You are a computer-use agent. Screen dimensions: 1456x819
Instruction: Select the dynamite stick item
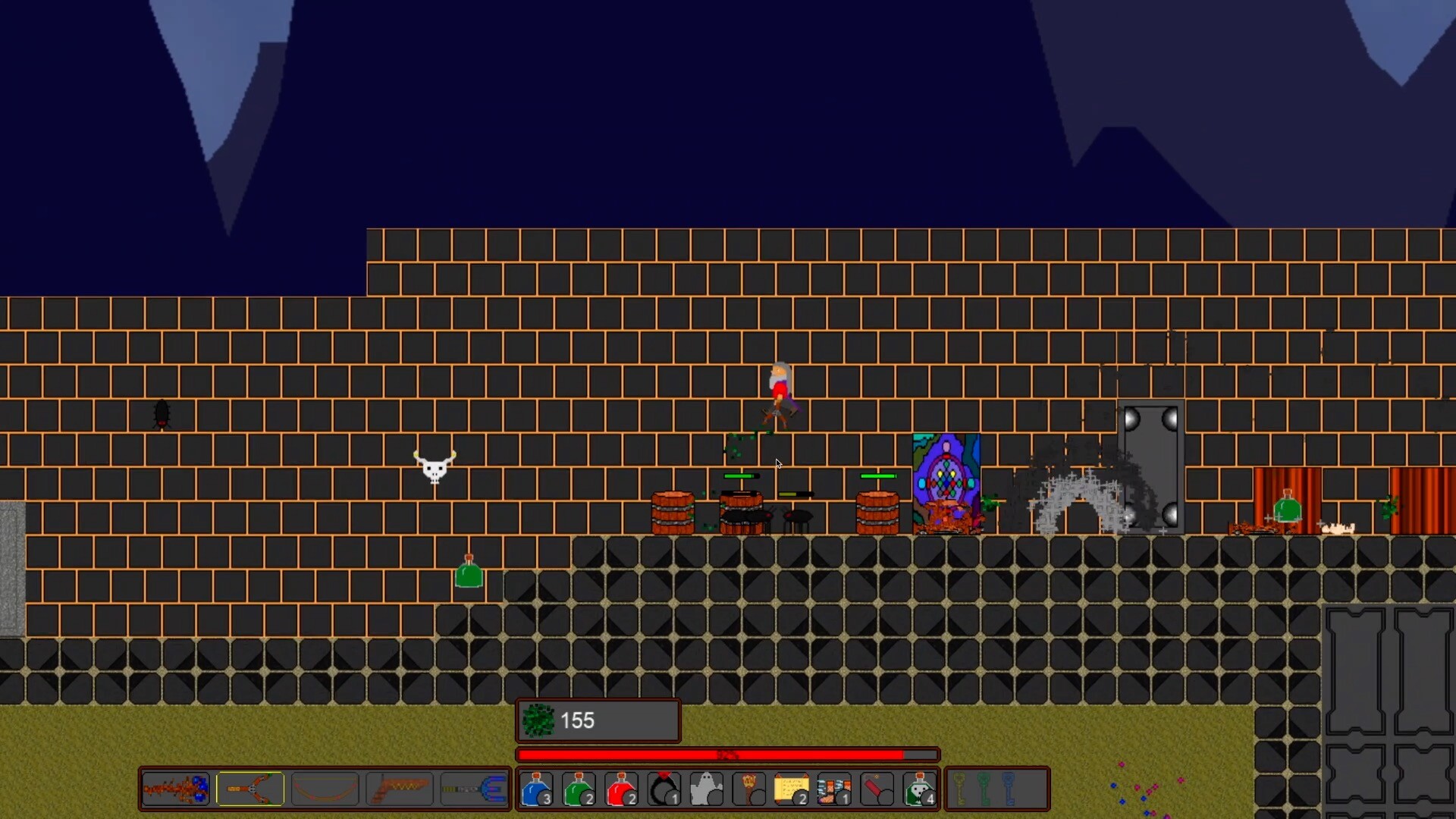click(x=876, y=789)
